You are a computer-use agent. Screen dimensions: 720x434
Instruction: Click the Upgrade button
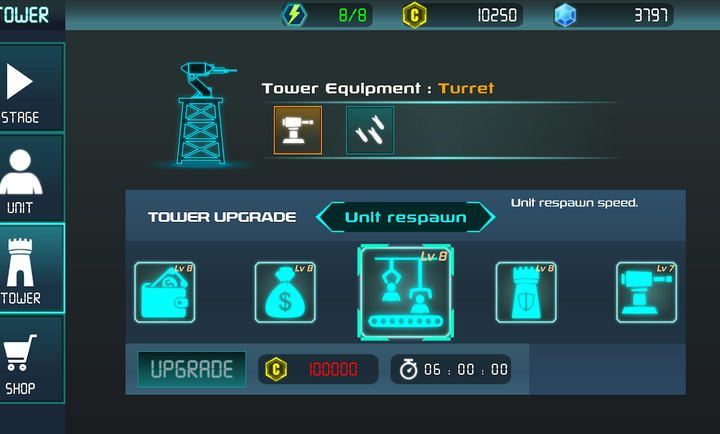(x=192, y=369)
